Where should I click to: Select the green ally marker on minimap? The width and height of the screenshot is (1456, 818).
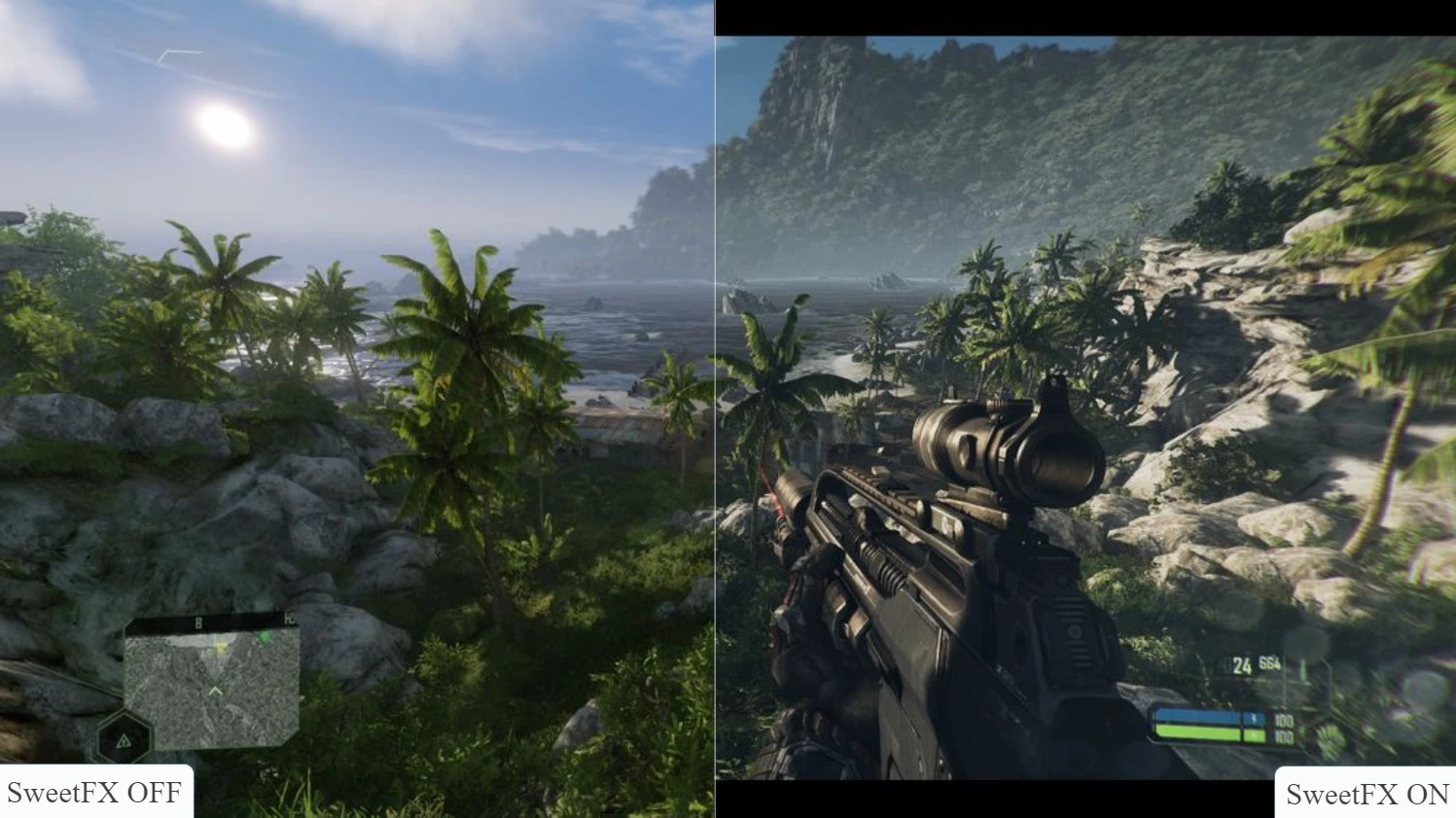(x=266, y=636)
